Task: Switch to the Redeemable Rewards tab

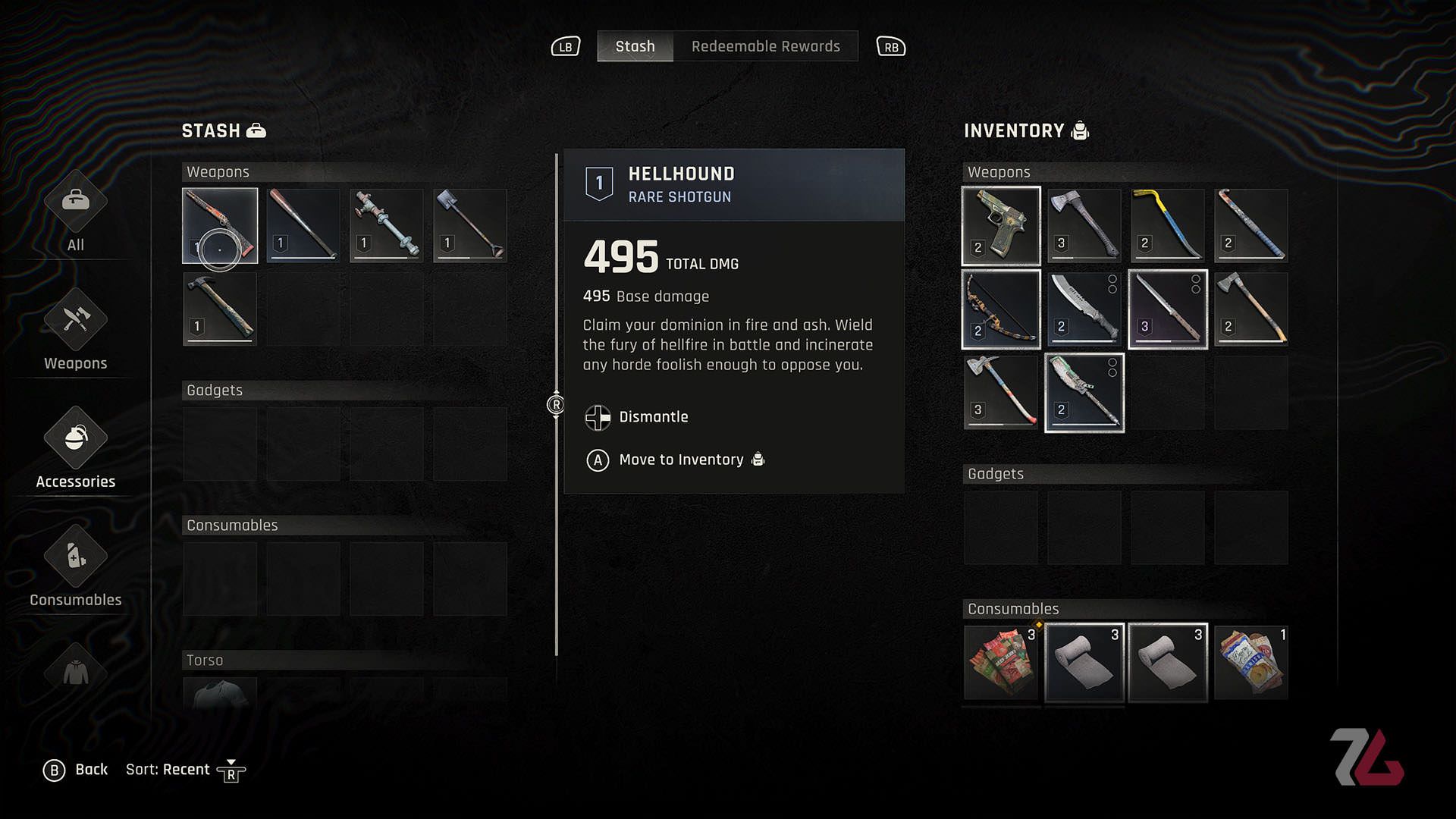Action: click(765, 46)
